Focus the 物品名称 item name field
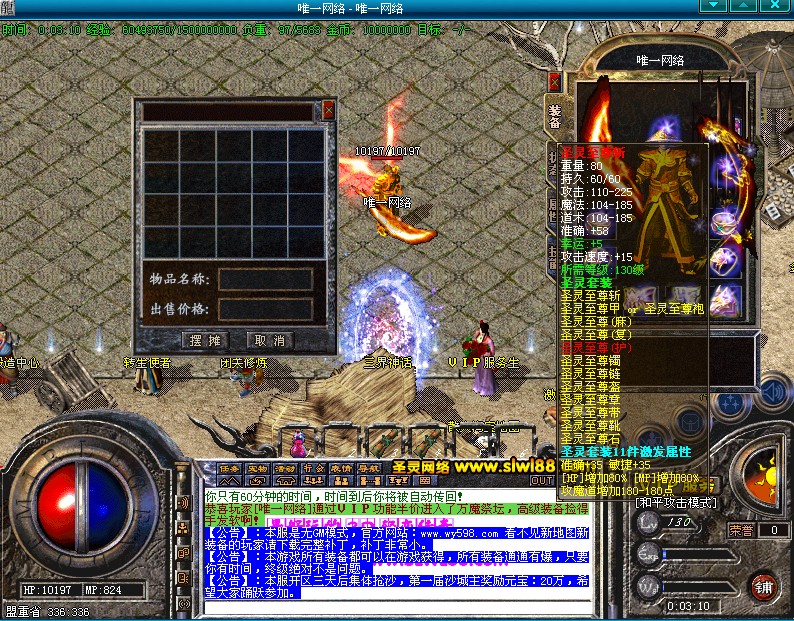Screen dimensions: 794x621 [265, 279]
